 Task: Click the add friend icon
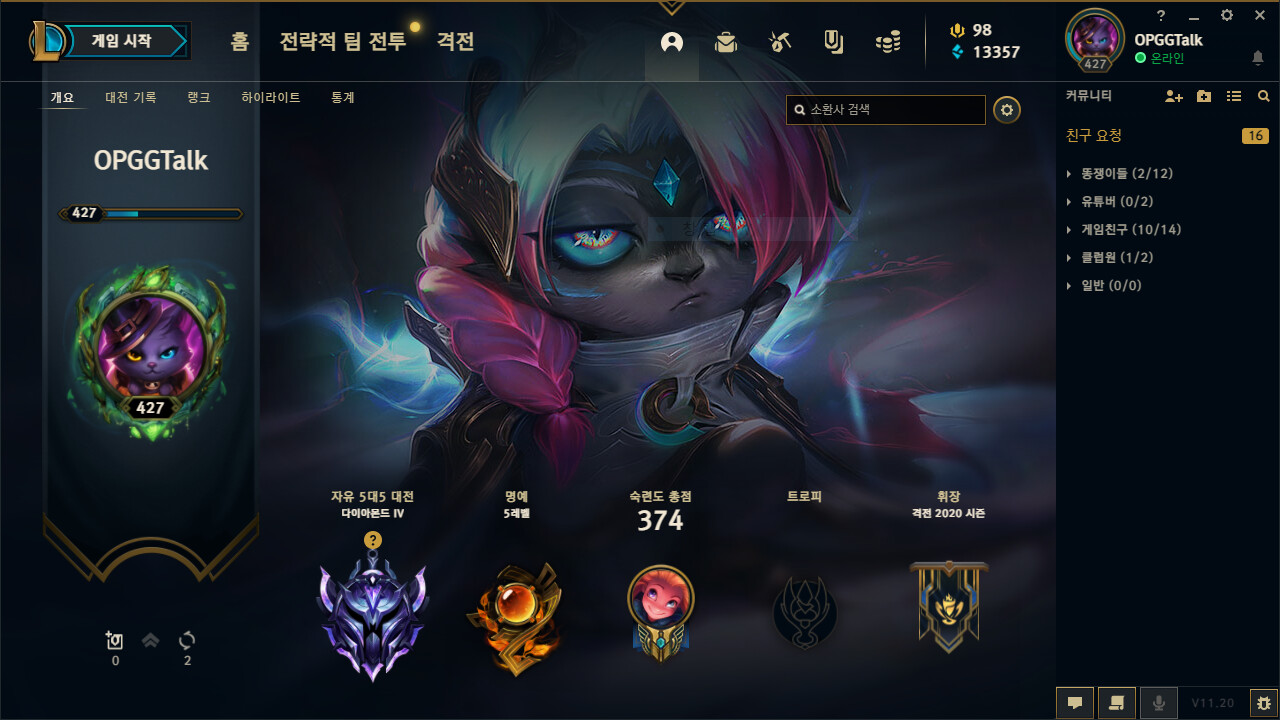click(x=1174, y=97)
